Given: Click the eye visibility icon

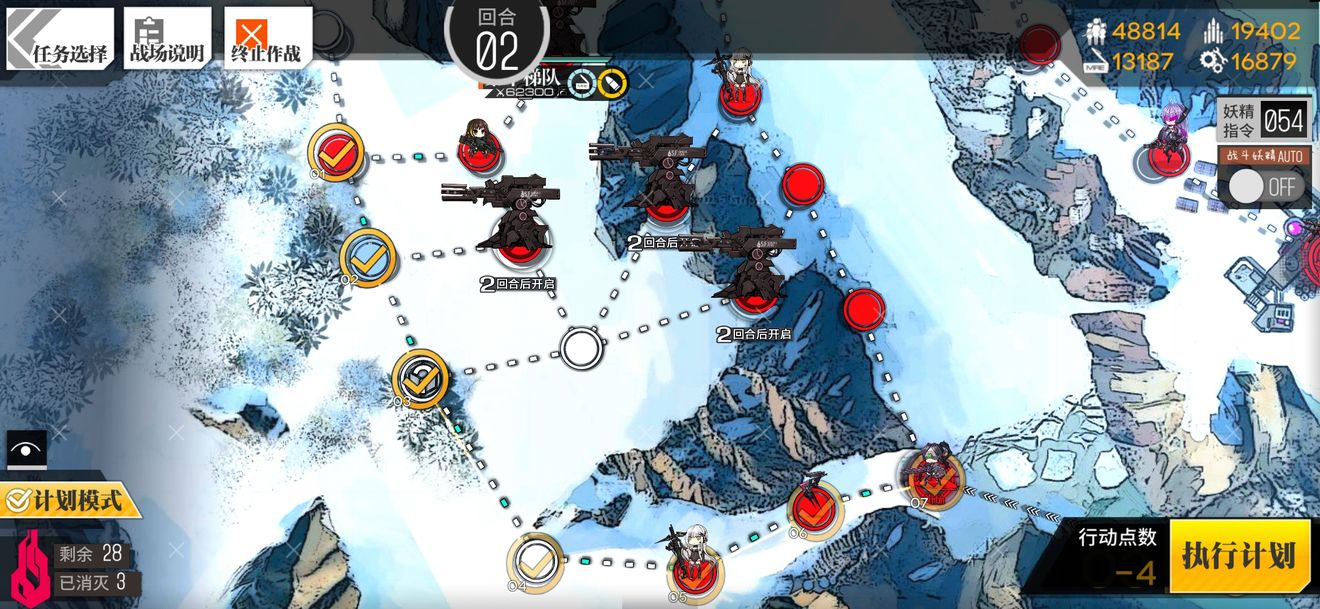Looking at the screenshot, I should [x=26, y=449].
